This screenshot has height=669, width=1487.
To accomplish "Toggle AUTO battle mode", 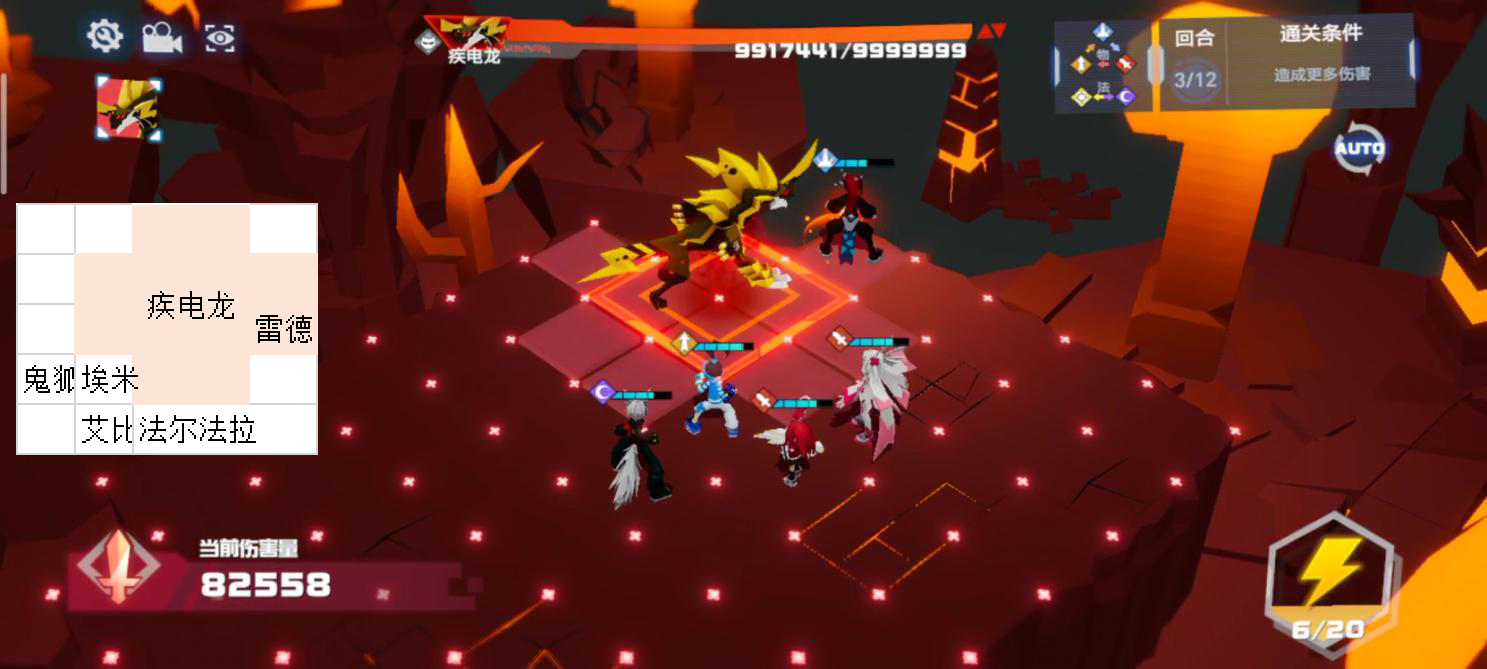I will coord(1359,150).
